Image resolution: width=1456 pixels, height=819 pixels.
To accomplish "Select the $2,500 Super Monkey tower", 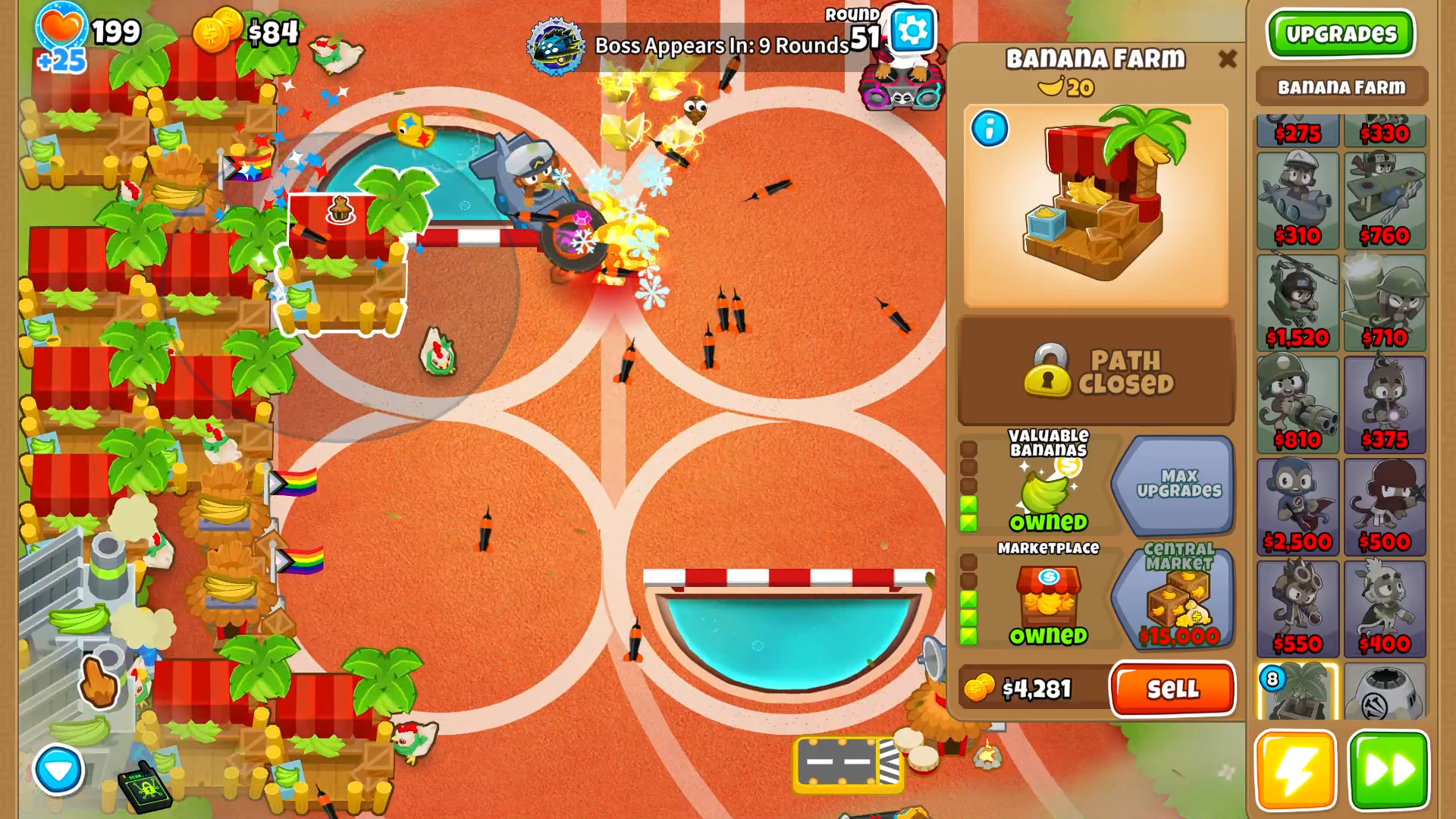I will click(1298, 507).
